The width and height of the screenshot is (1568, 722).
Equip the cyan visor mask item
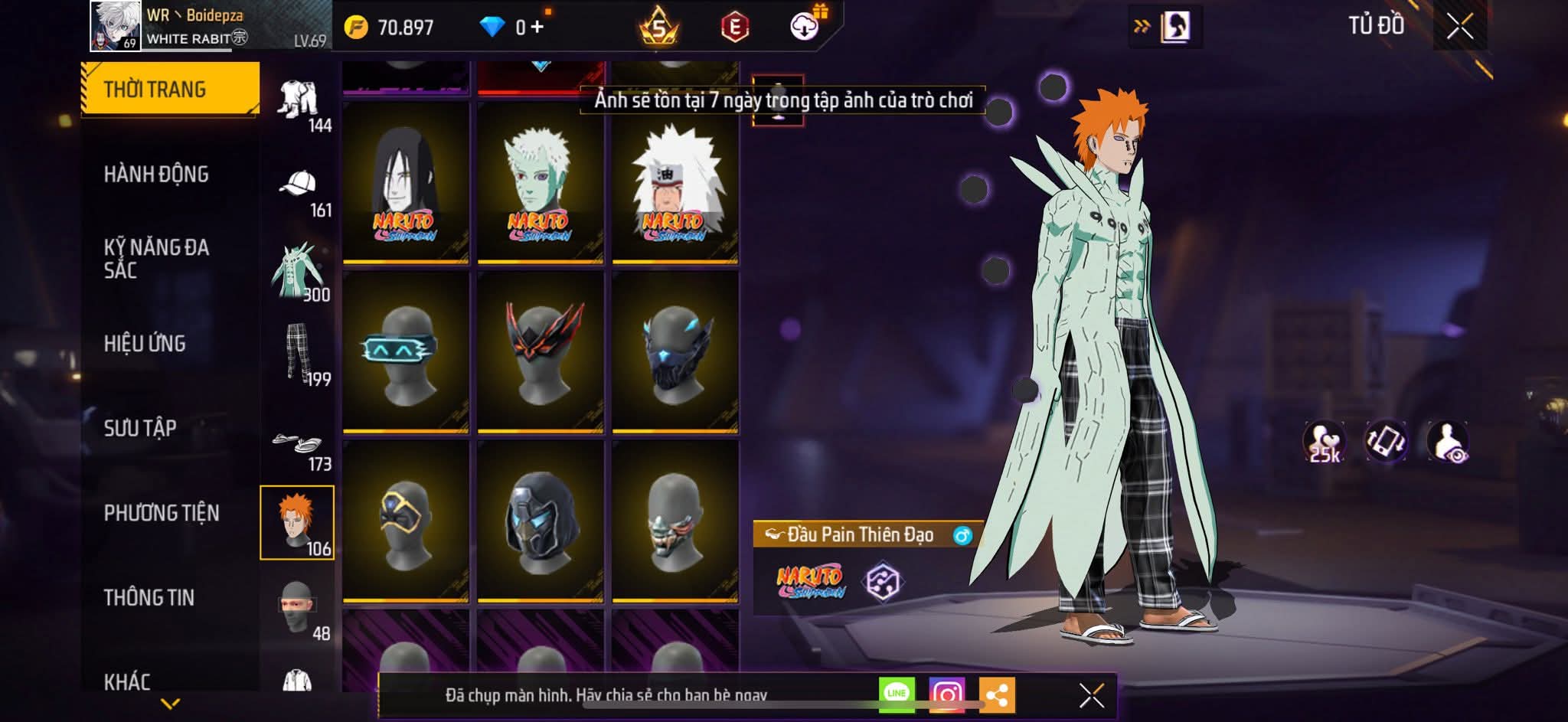(x=405, y=352)
